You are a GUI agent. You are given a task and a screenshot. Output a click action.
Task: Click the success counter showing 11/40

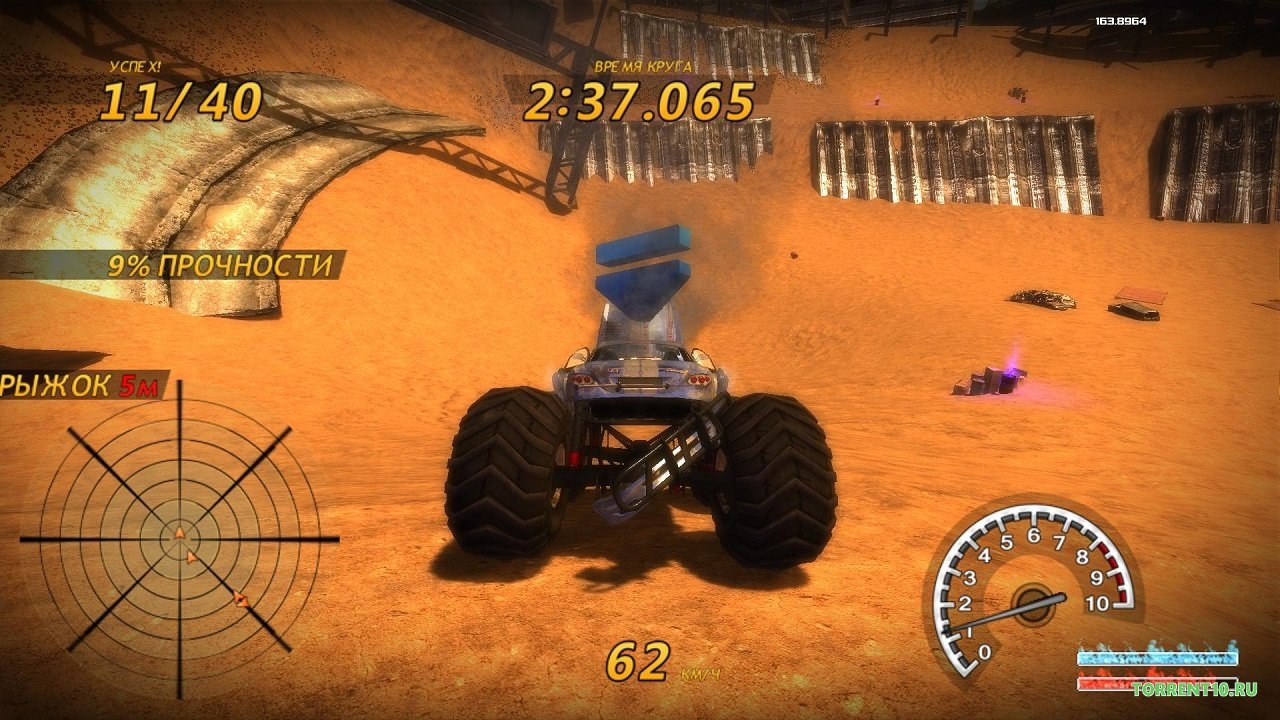[x=183, y=99]
